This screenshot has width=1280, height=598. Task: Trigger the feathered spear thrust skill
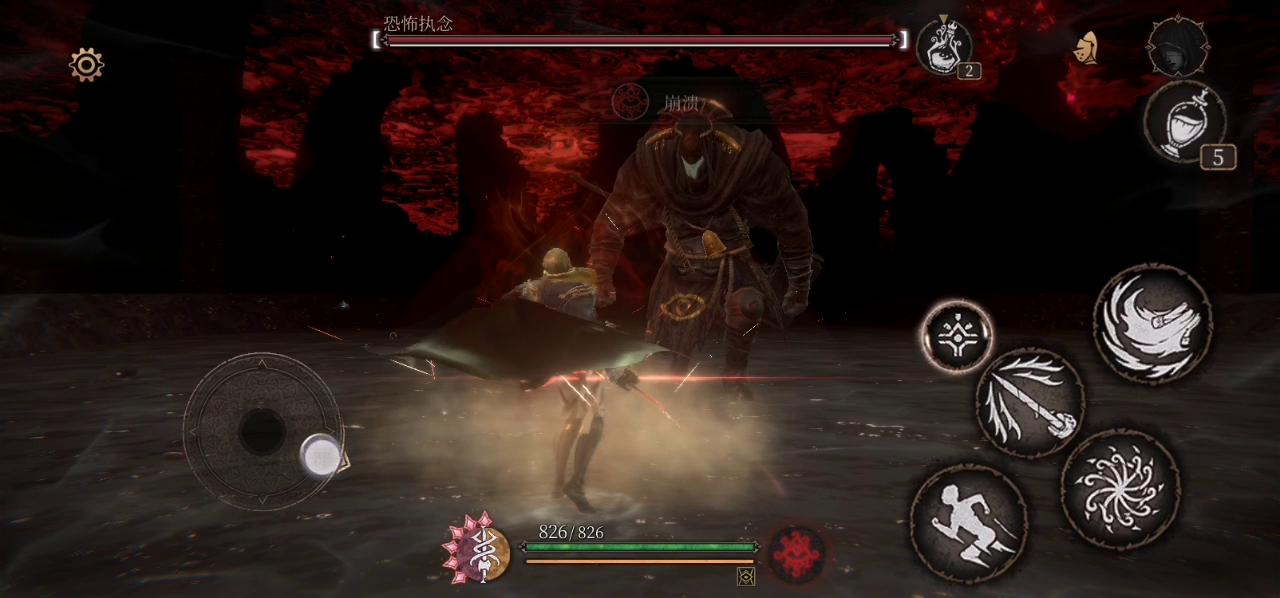1030,403
